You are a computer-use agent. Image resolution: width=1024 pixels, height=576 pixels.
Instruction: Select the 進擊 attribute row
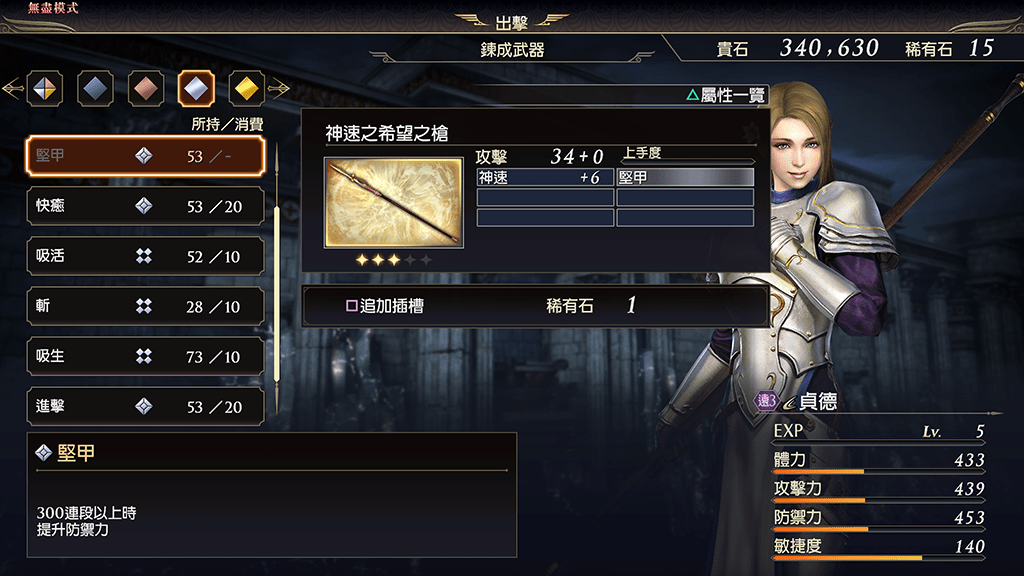[x=145, y=406]
